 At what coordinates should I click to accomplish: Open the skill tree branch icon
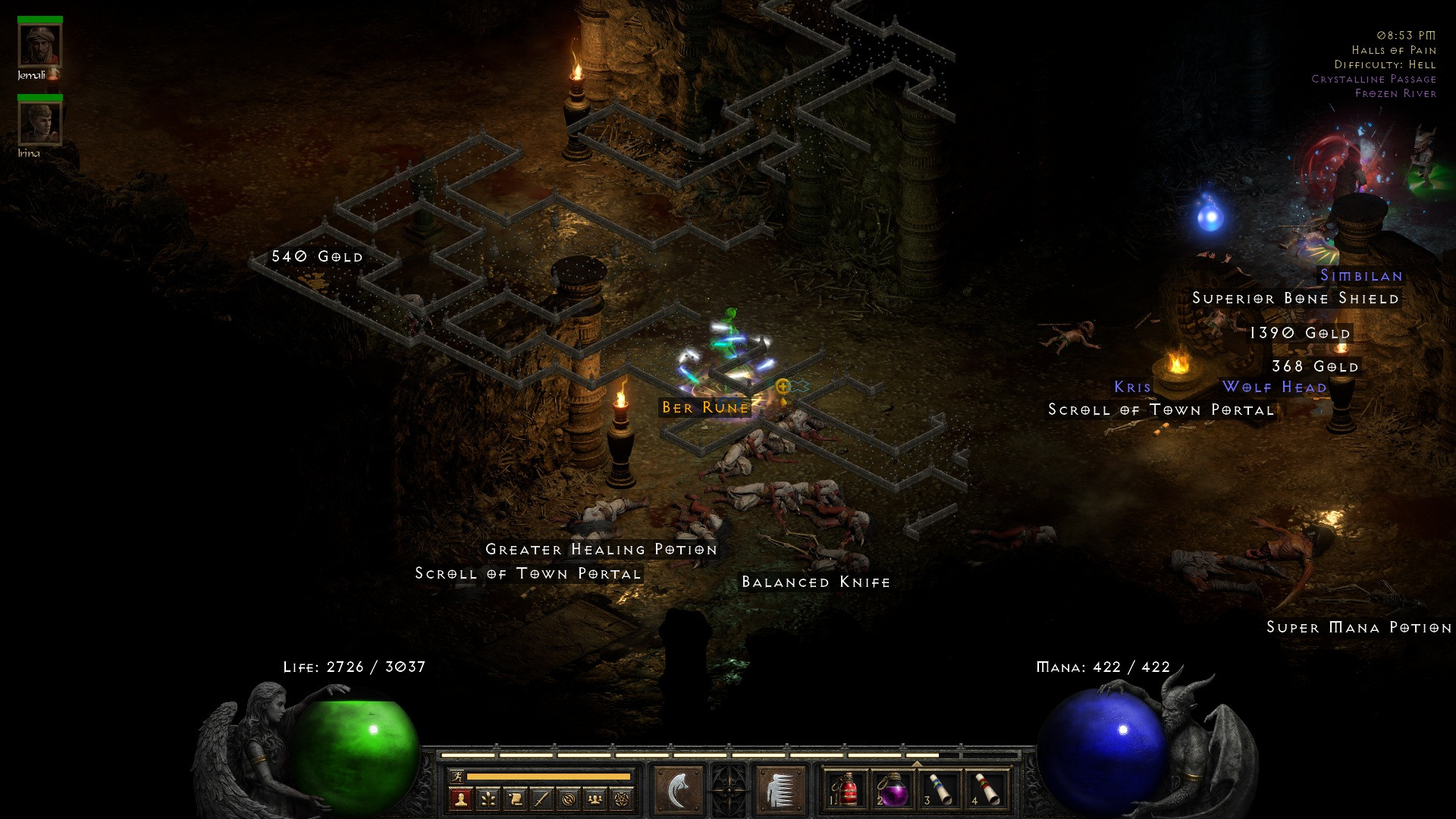[488, 799]
